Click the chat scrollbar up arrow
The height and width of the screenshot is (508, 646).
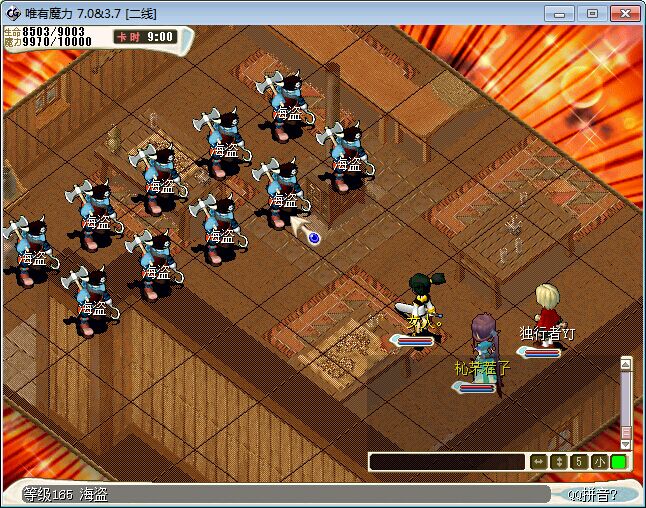coord(626,364)
